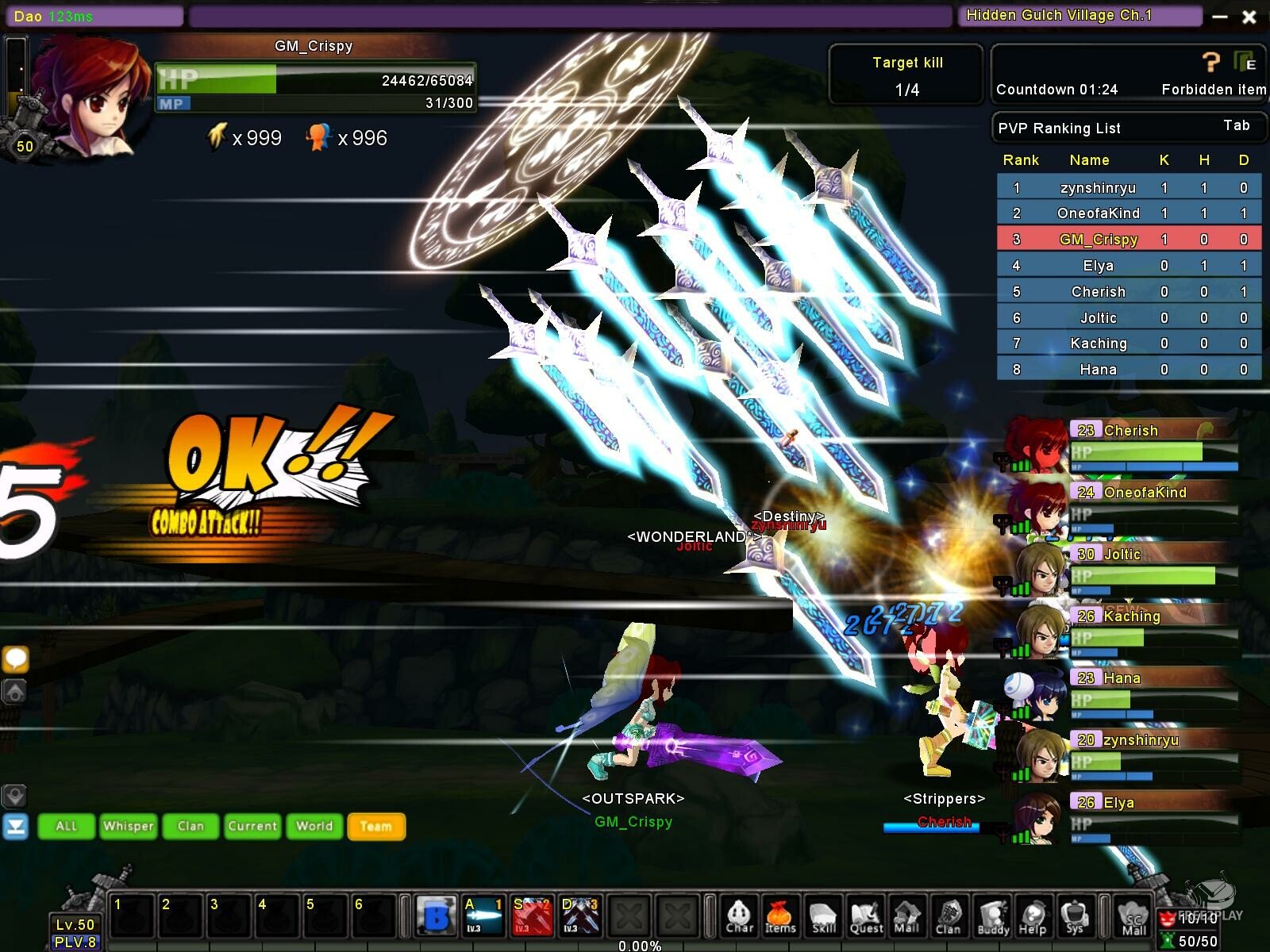Show ALL chat messages tab
The image size is (1270, 952).
point(66,826)
